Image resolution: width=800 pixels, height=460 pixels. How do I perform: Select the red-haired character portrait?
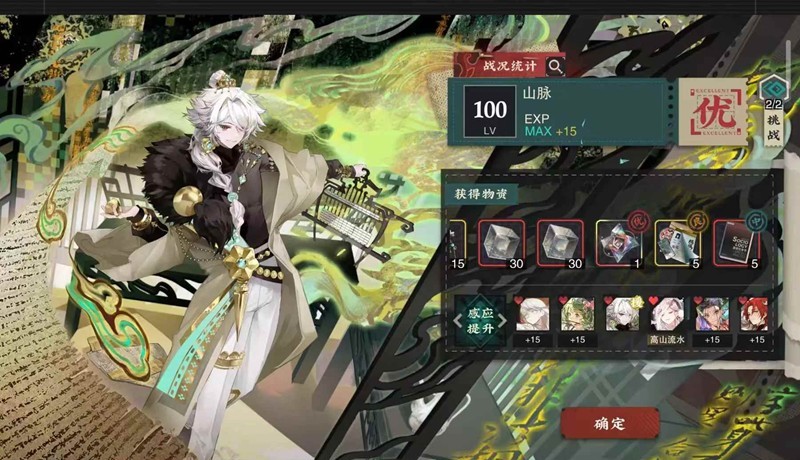(x=754, y=316)
